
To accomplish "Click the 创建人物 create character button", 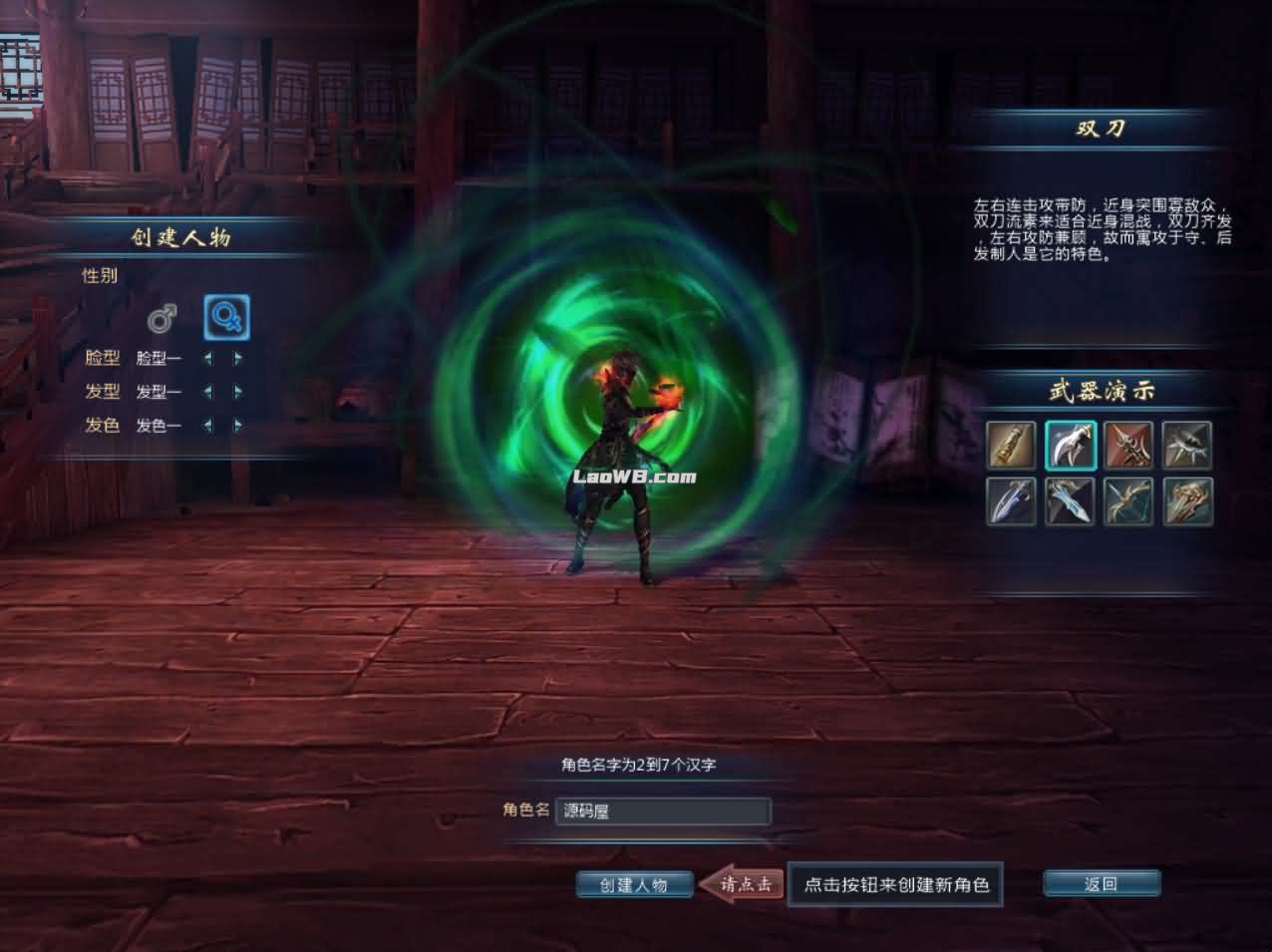I will click(634, 884).
